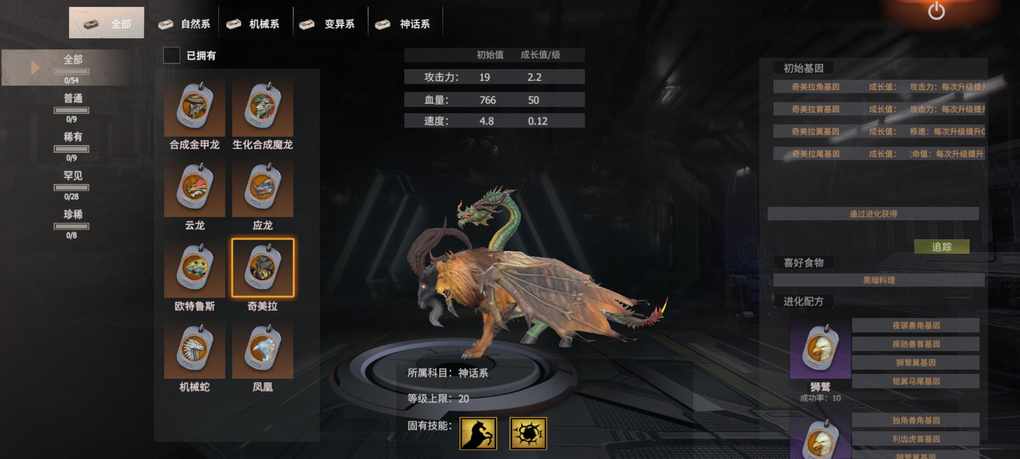Click the power button icon

[x=936, y=12]
